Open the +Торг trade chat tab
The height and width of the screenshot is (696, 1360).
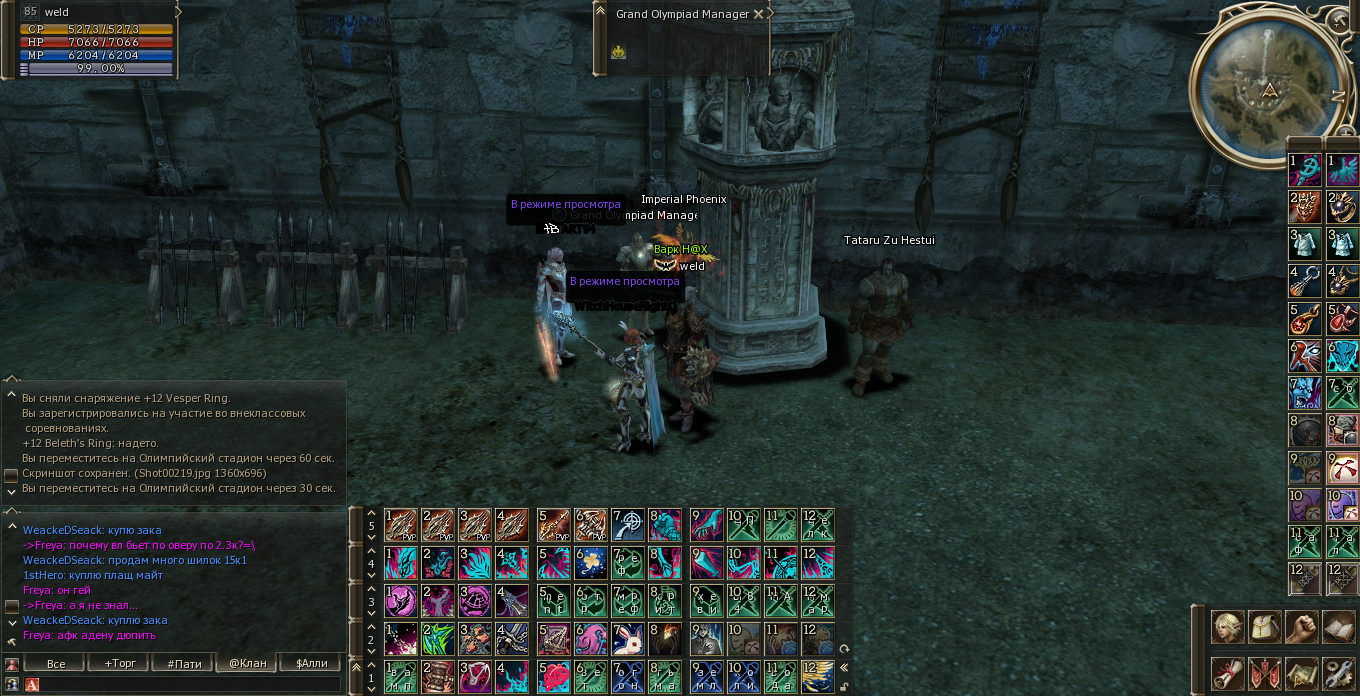(120, 663)
